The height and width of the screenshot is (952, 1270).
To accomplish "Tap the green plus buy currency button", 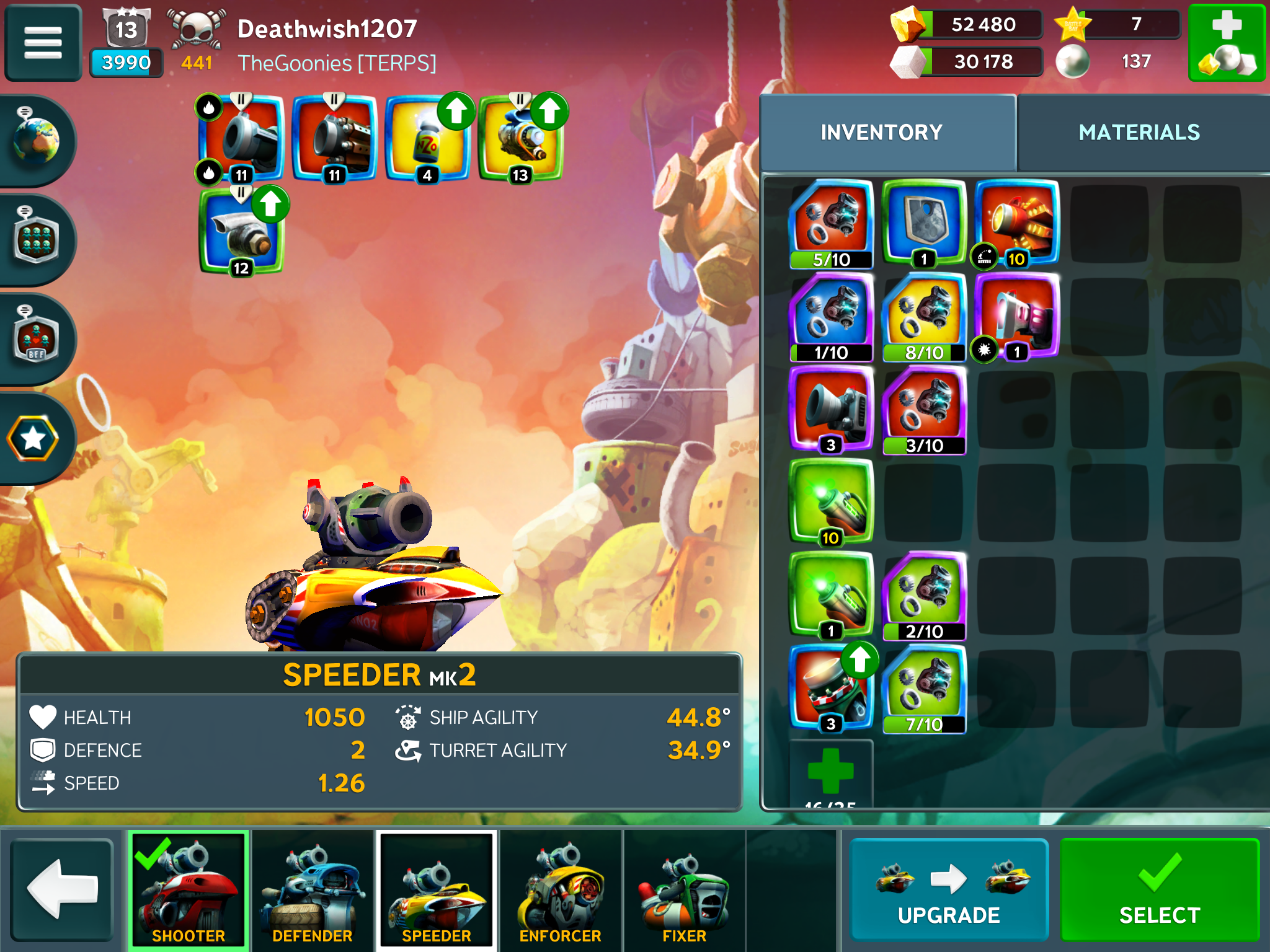I will pos(1226,43).
